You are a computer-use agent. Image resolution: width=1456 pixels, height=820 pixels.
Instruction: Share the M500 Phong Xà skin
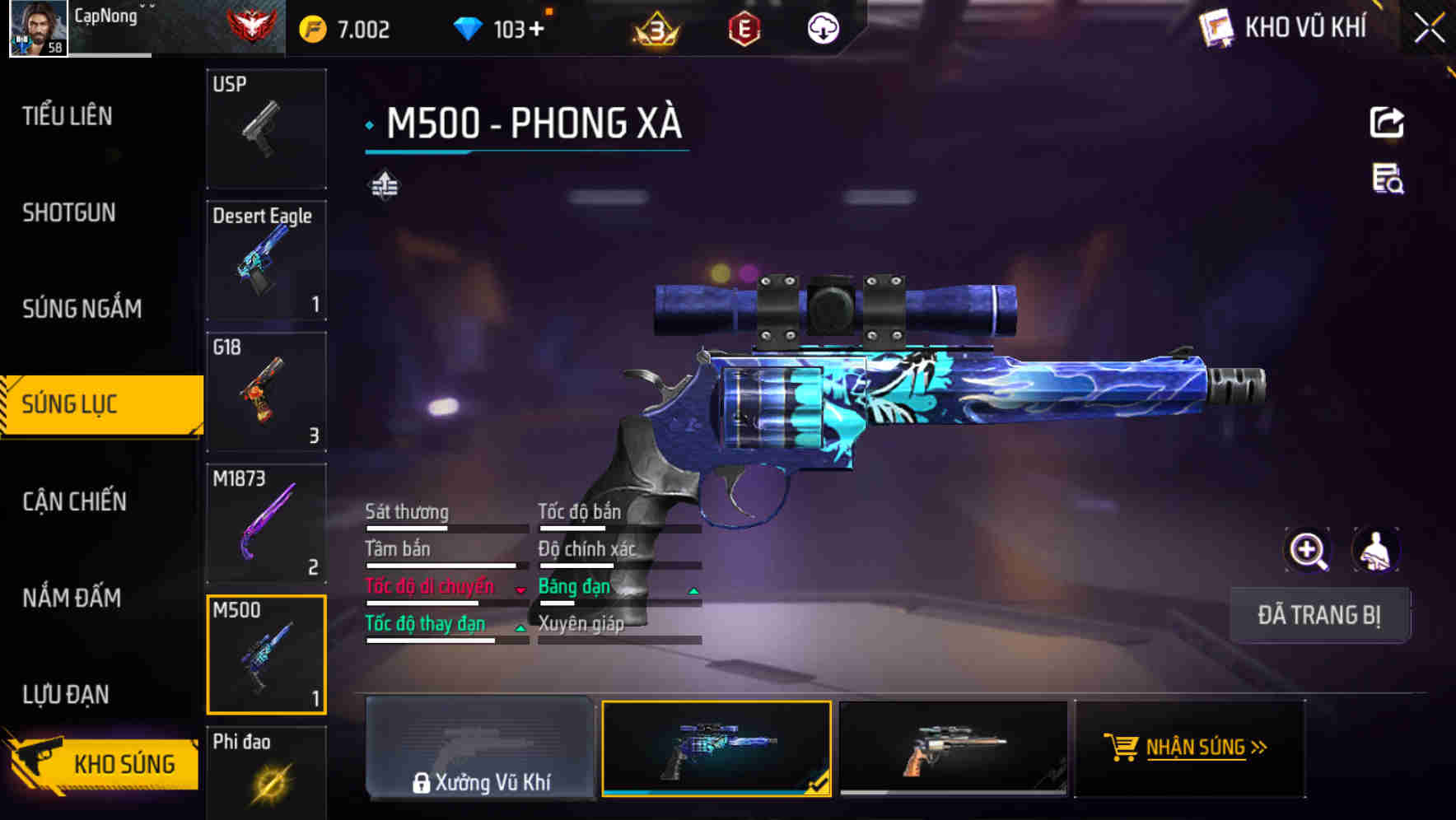(1388, 122)
